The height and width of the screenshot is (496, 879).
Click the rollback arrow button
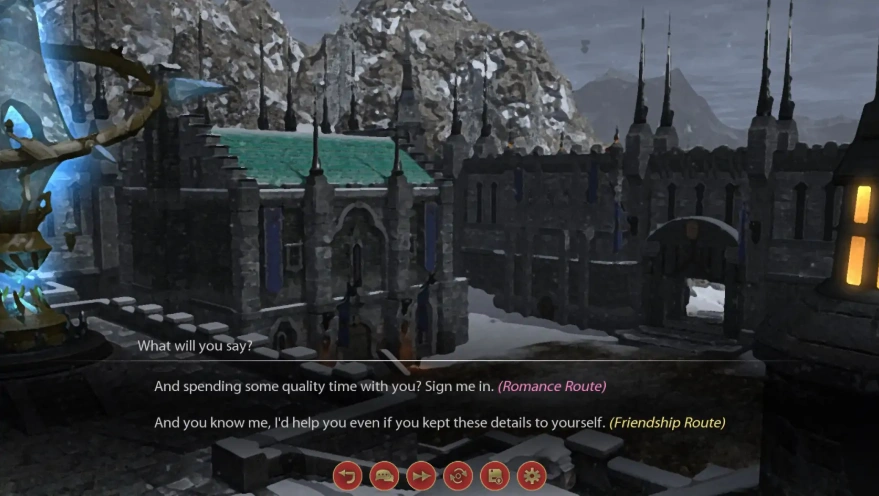click(x=347, y=476)
